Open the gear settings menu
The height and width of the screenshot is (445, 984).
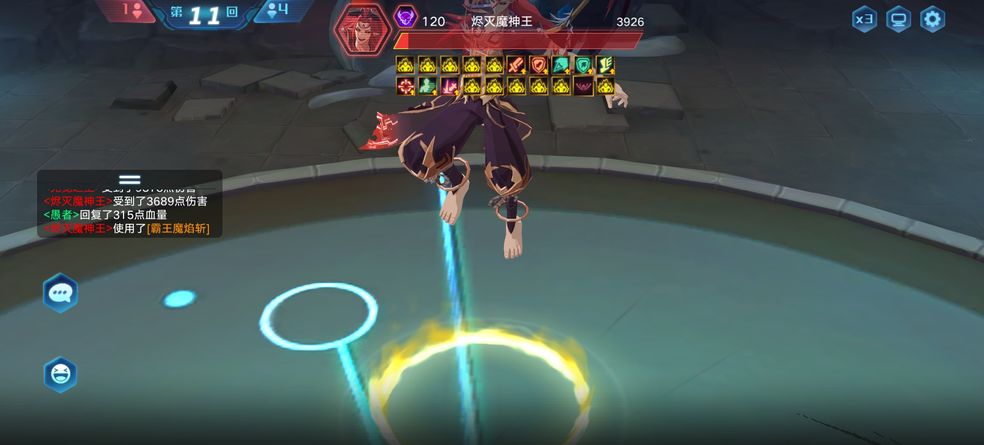932,19
